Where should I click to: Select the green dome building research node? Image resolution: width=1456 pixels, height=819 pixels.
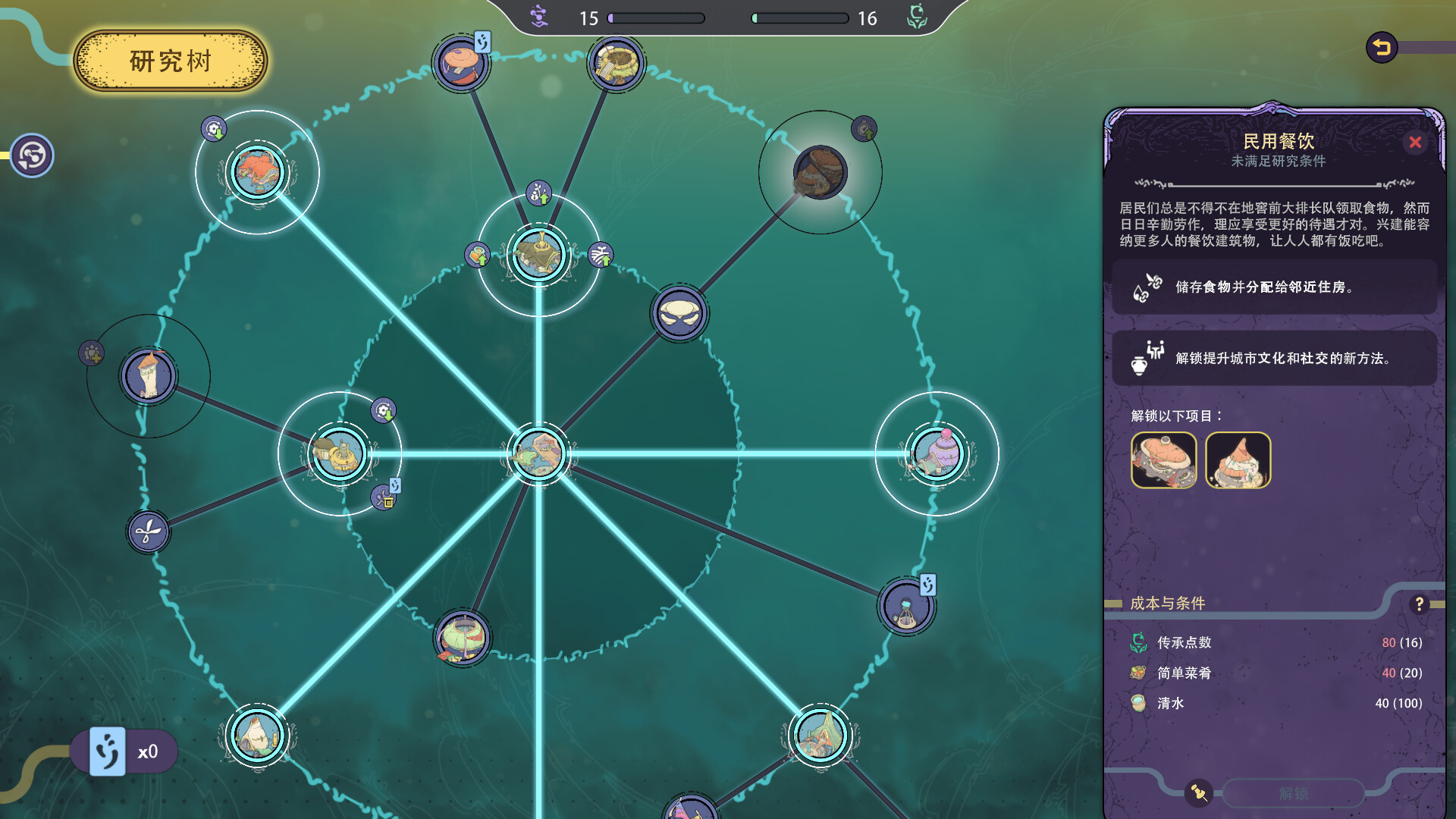click(x=462, y=638)
